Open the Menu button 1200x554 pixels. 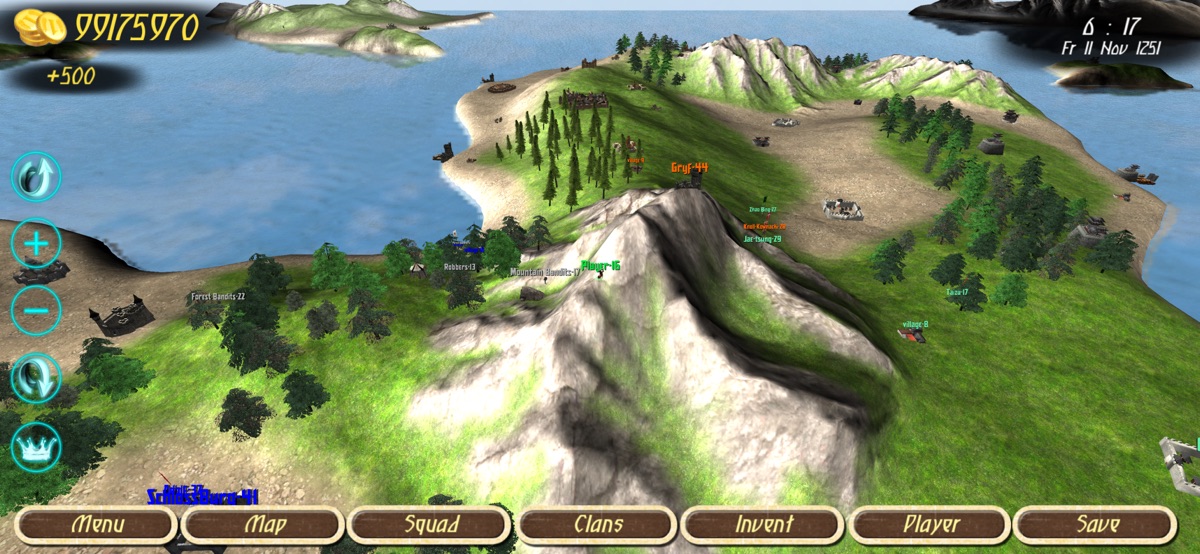click(97, 524)
